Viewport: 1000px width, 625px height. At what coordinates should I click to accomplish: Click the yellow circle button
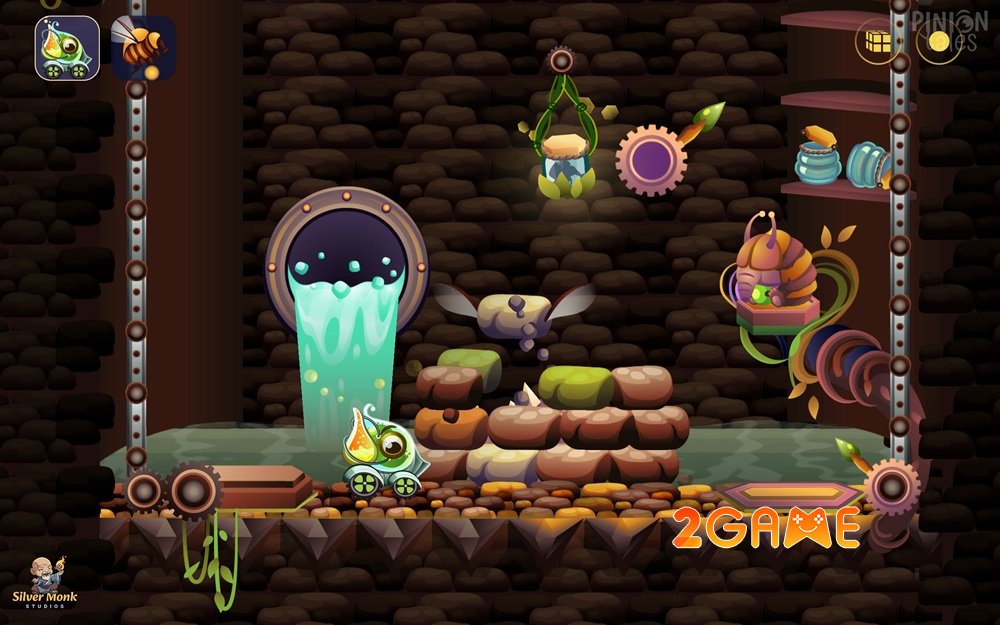[939, 42]
